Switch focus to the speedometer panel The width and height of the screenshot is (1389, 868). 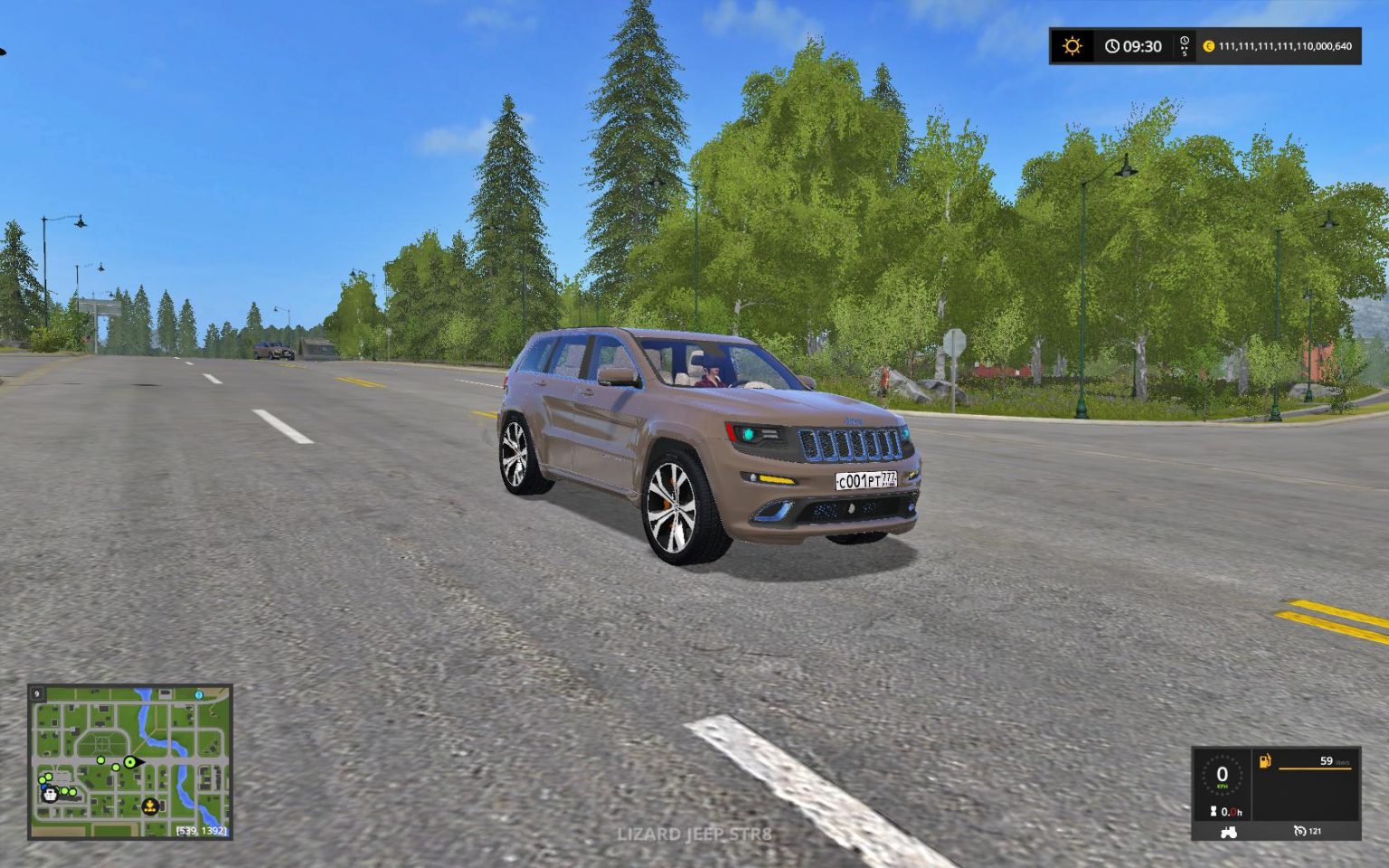1222,774
